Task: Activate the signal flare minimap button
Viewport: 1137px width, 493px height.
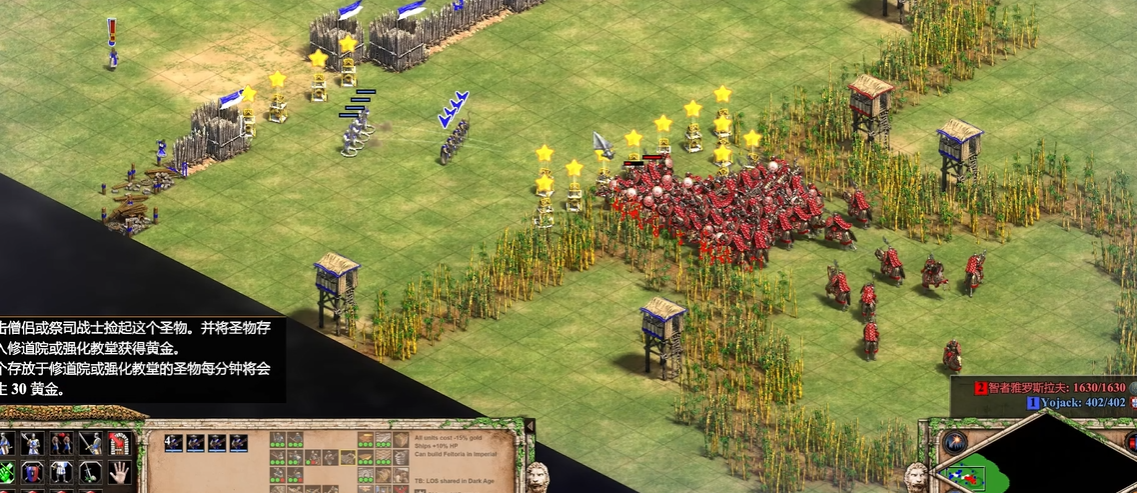Action: 955,443
